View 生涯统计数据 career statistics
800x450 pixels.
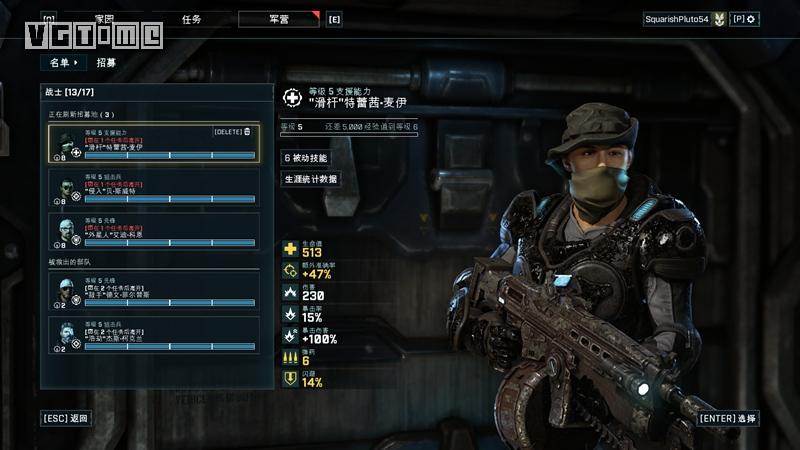click(x=311, y=179)
